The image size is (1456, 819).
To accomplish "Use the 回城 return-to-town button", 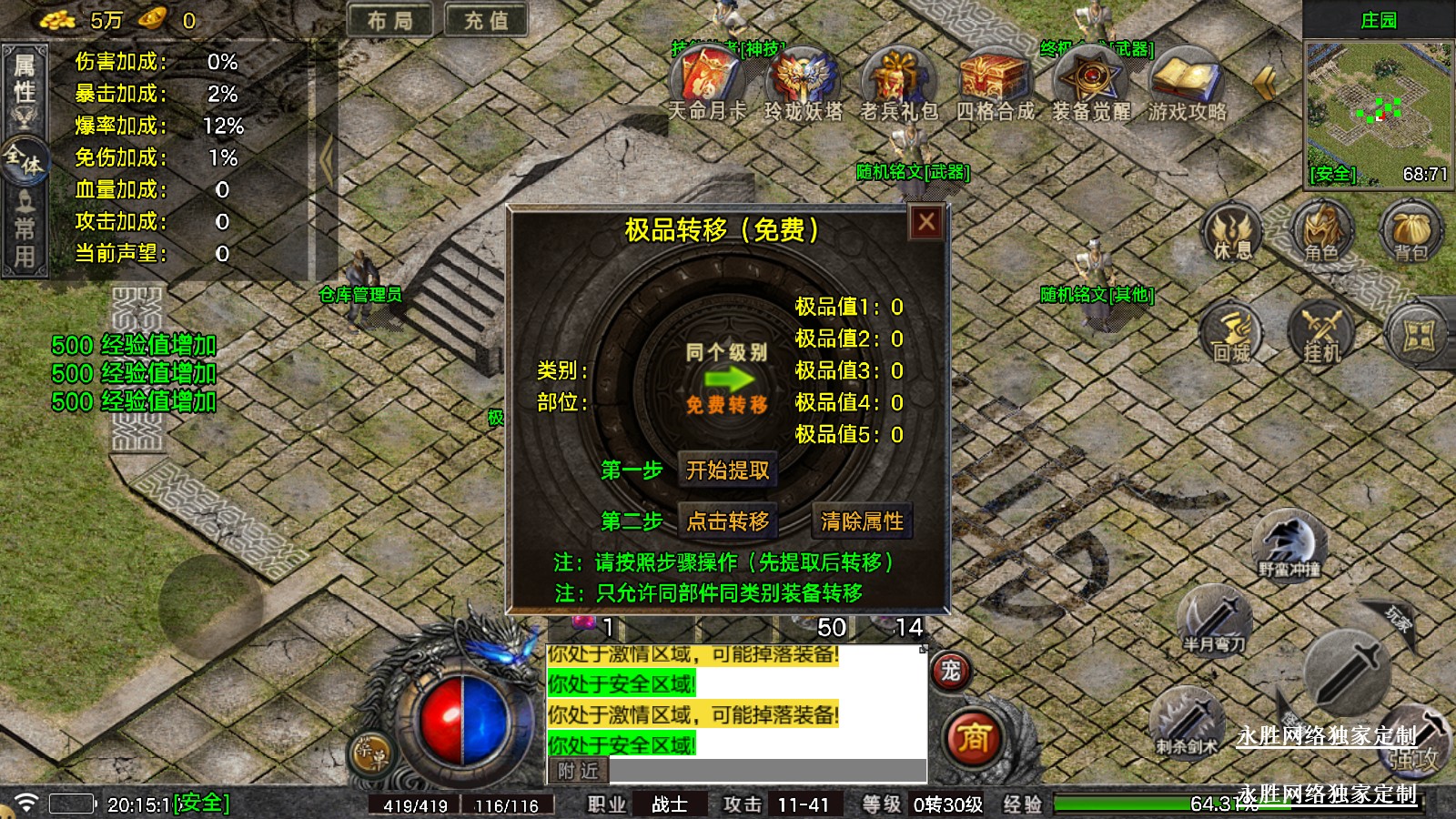I will coord(1232,334).
